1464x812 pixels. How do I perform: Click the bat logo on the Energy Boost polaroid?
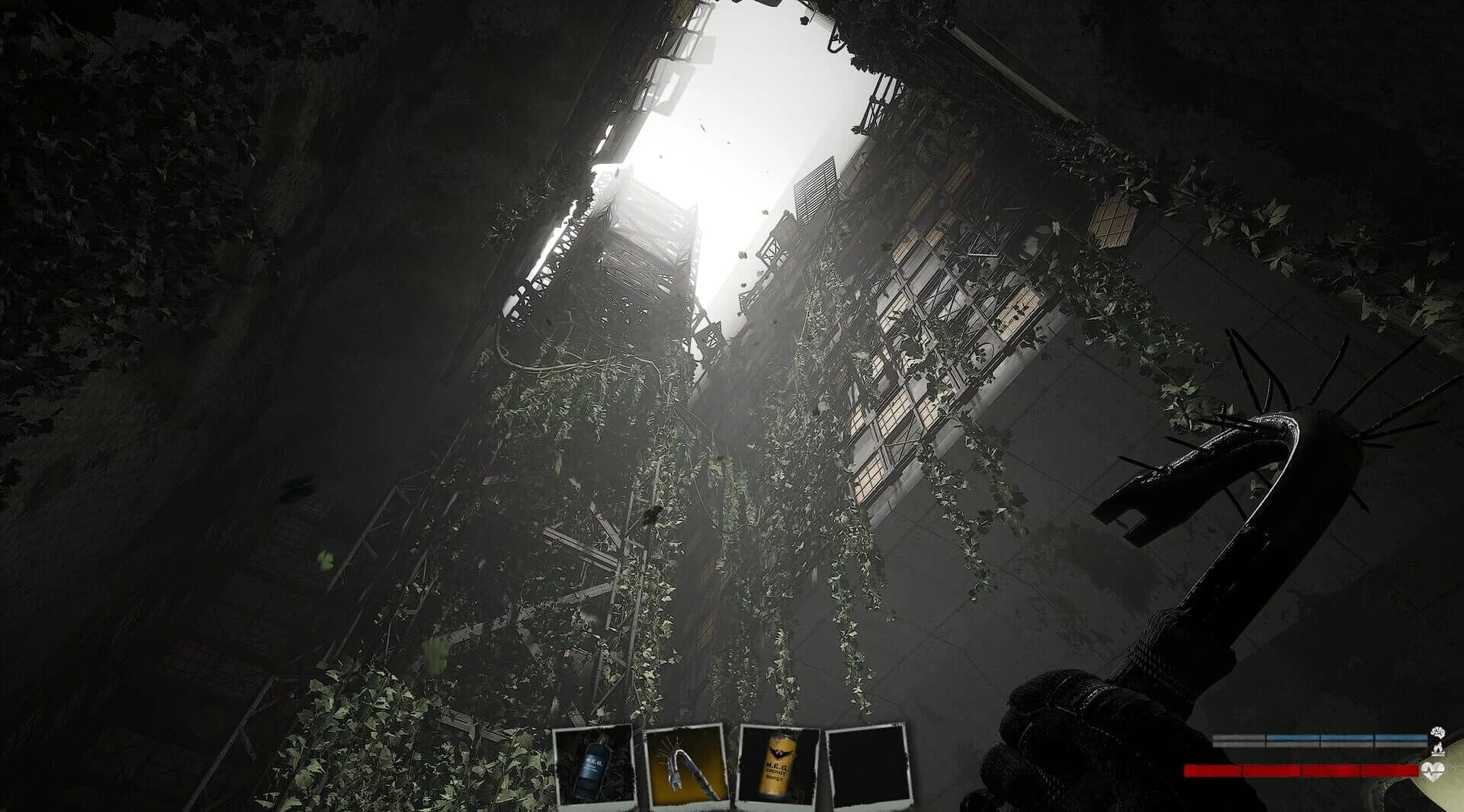779,753
